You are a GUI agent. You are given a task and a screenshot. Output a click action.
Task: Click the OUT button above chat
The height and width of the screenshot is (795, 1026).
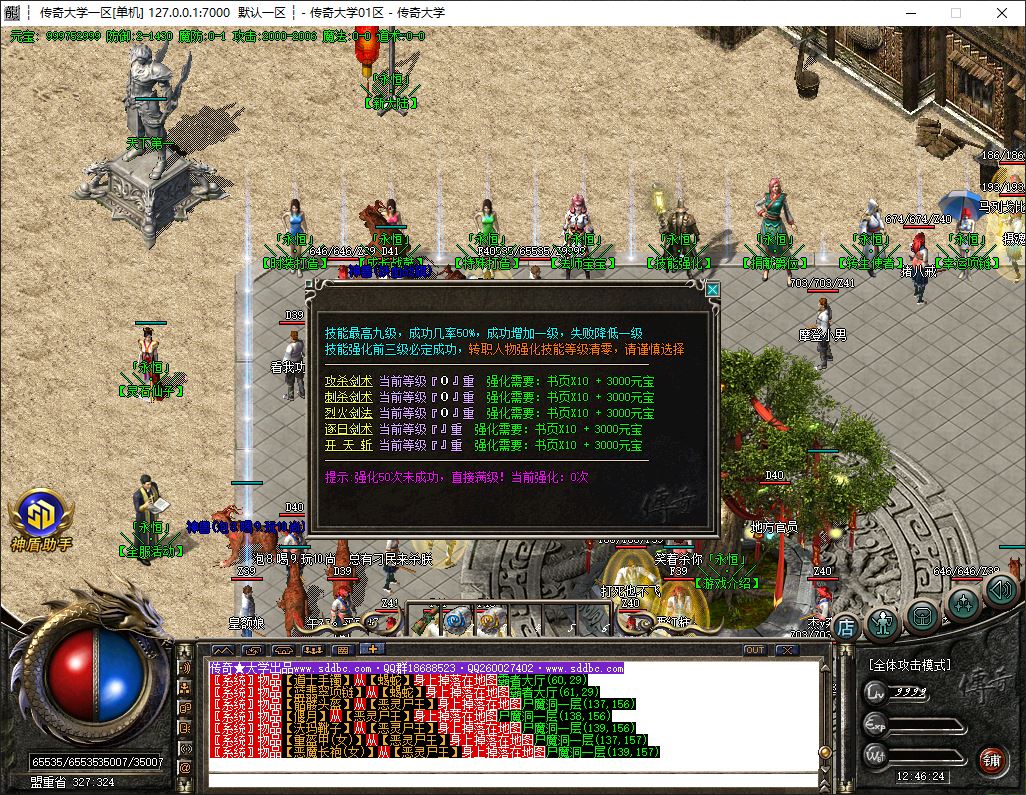click(x=755, y=650)
